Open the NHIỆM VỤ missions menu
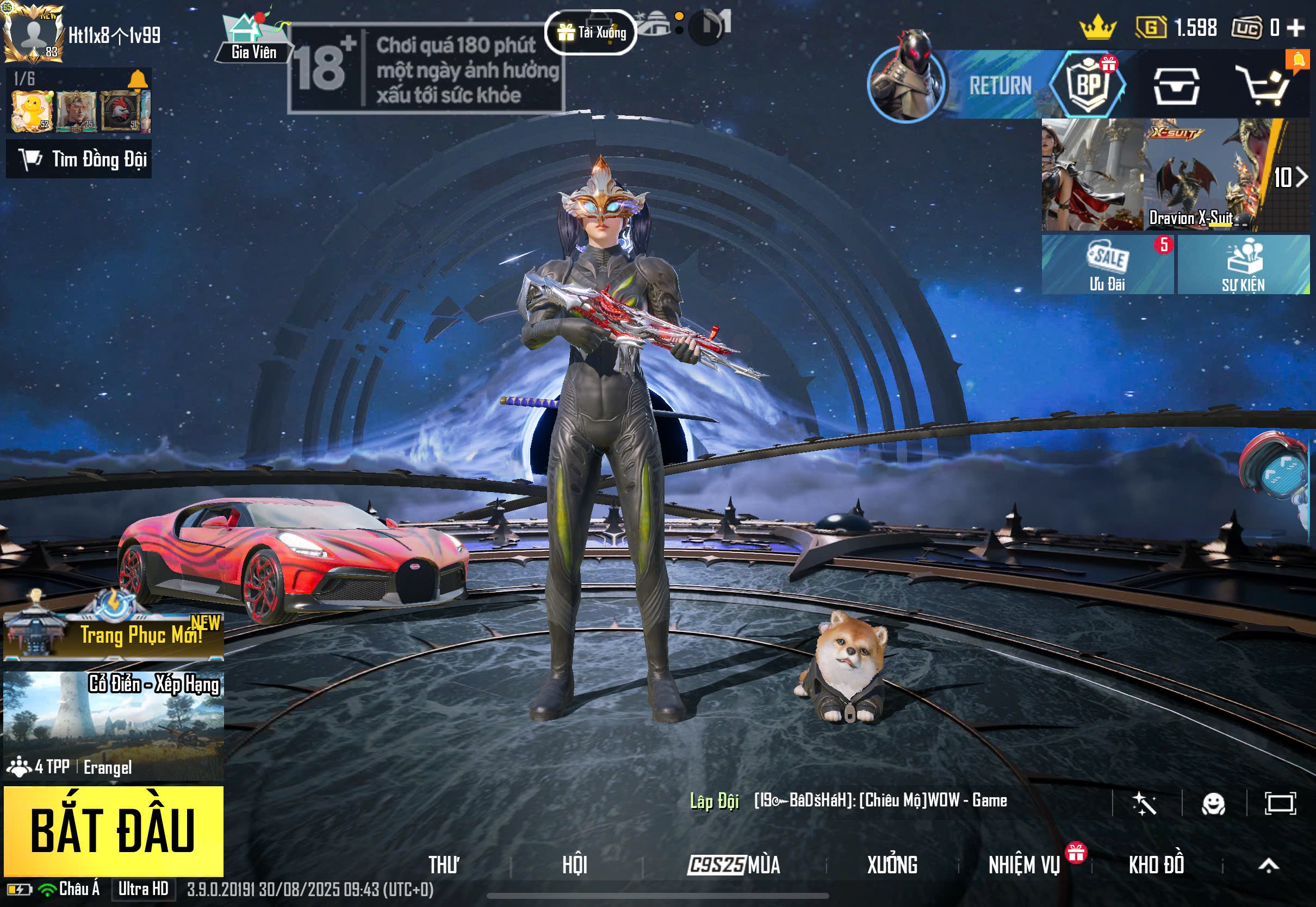Viewport: 1316px width, 907px height. (1024, 865)
